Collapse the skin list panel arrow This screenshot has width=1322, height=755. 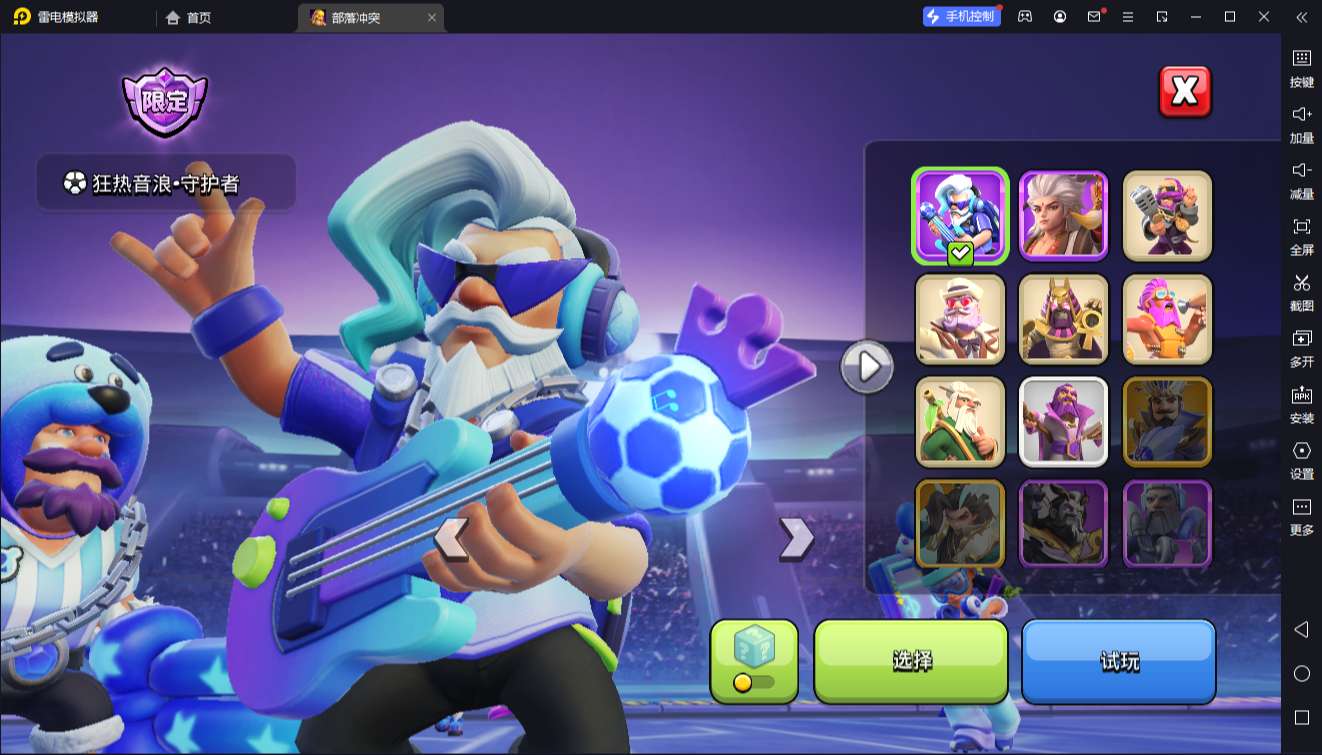click(x=866, y=367)
